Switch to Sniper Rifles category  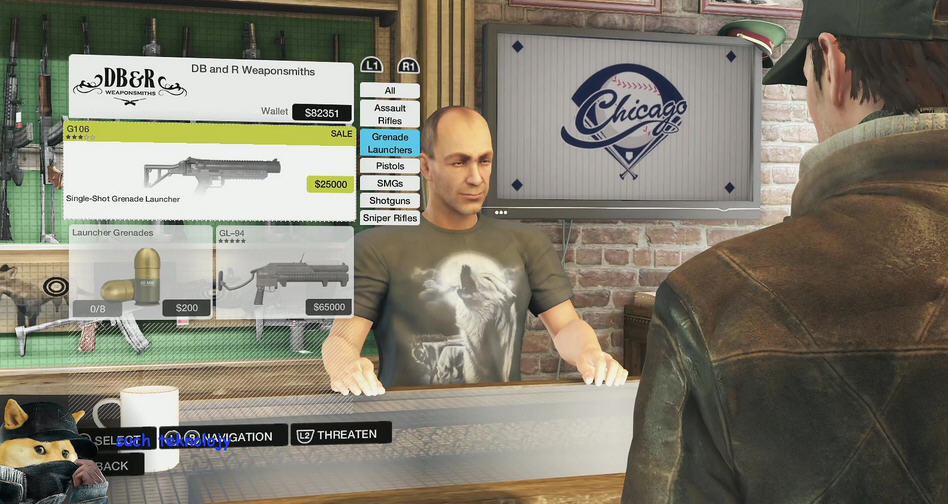click(389, 218)
